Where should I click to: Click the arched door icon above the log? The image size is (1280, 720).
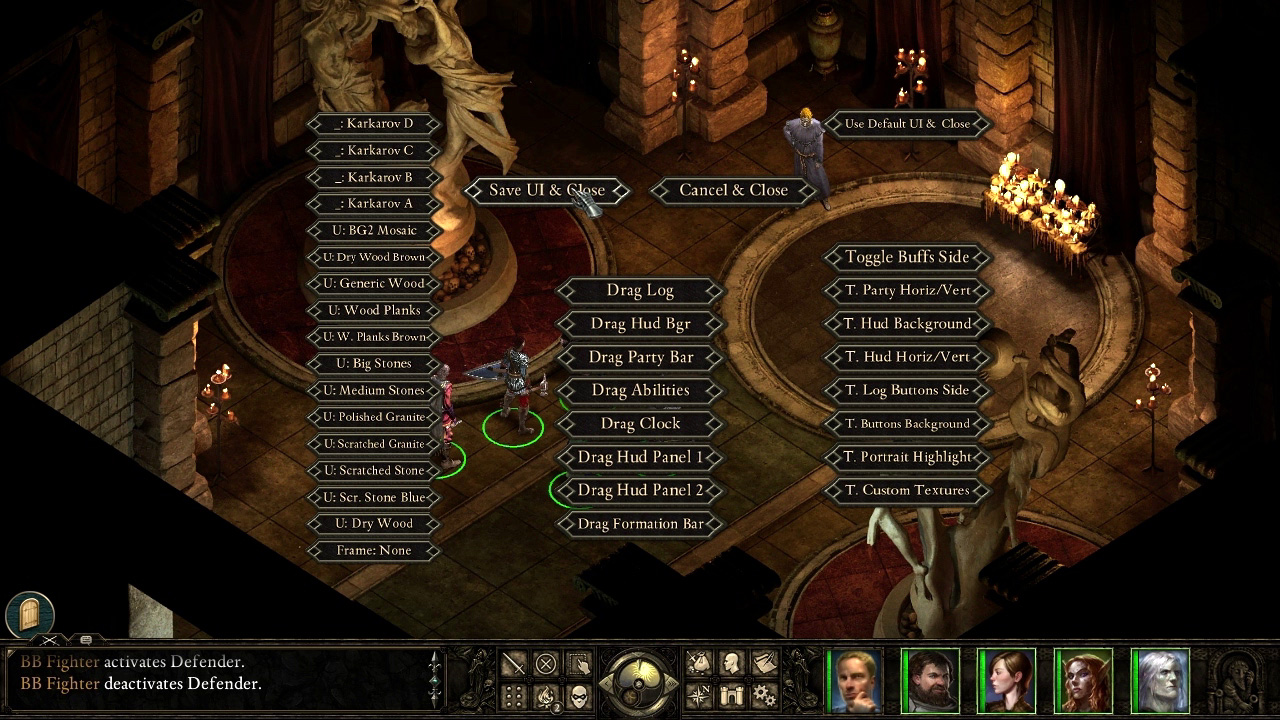29,613
